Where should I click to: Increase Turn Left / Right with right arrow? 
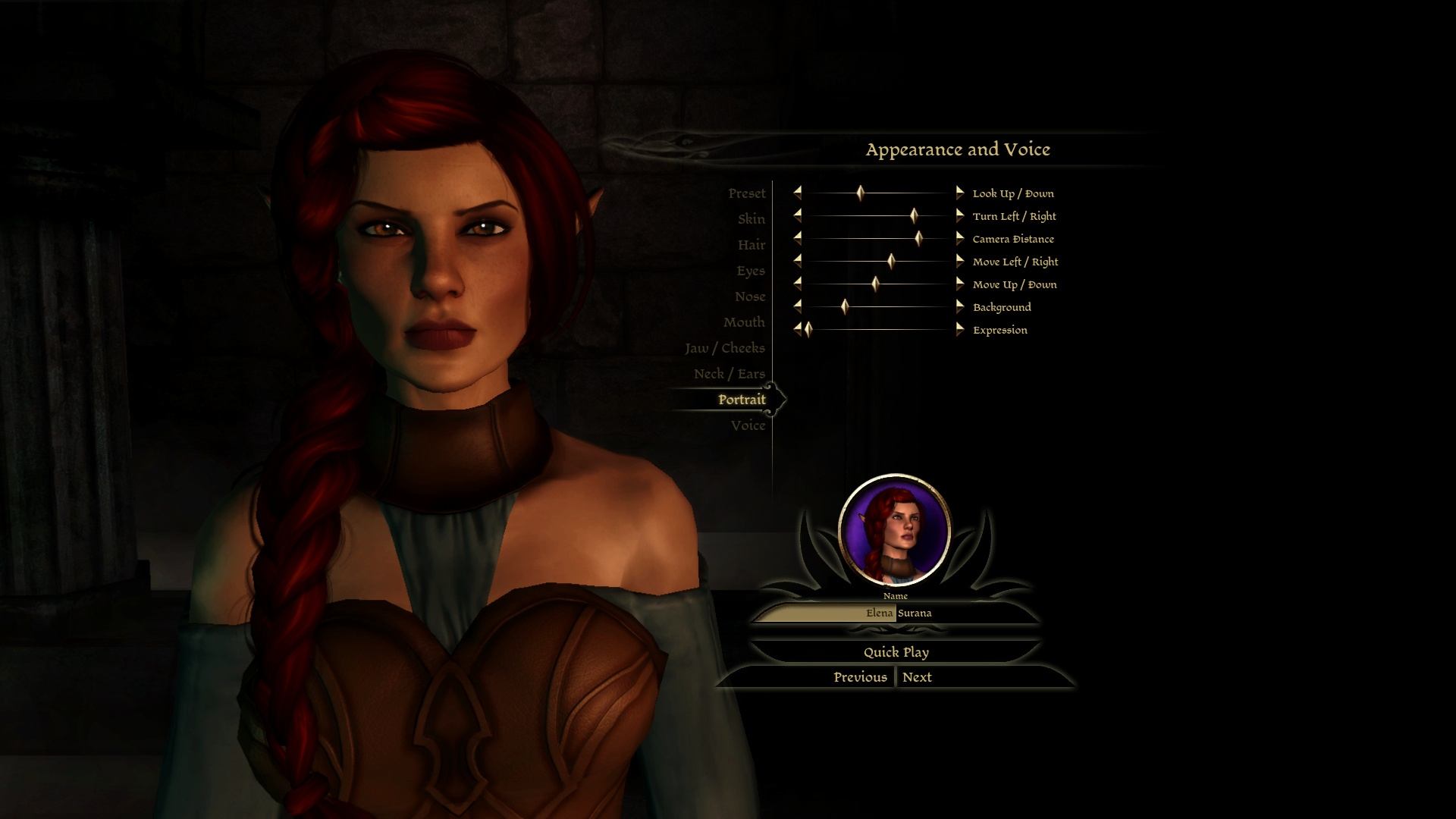(959, 216)
